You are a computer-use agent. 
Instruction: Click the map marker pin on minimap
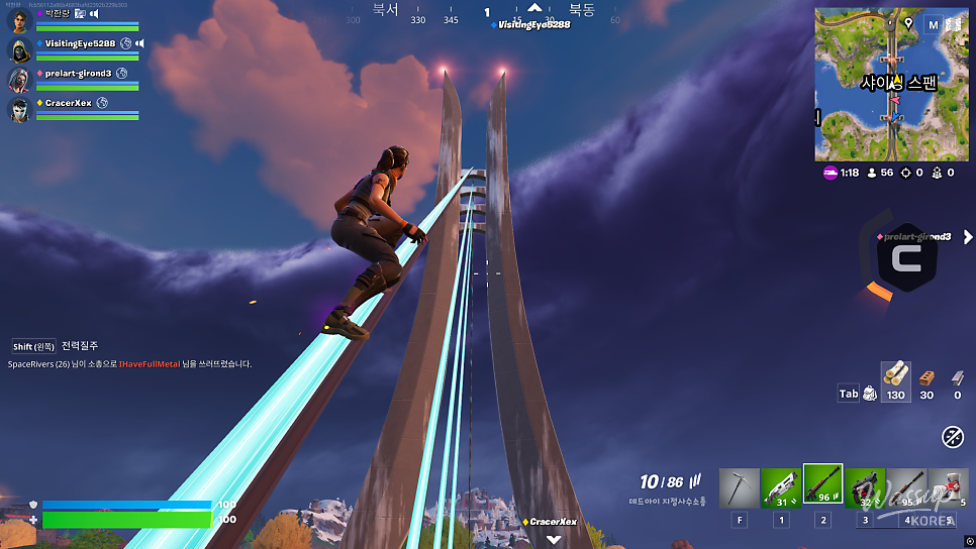click(908, 24)
